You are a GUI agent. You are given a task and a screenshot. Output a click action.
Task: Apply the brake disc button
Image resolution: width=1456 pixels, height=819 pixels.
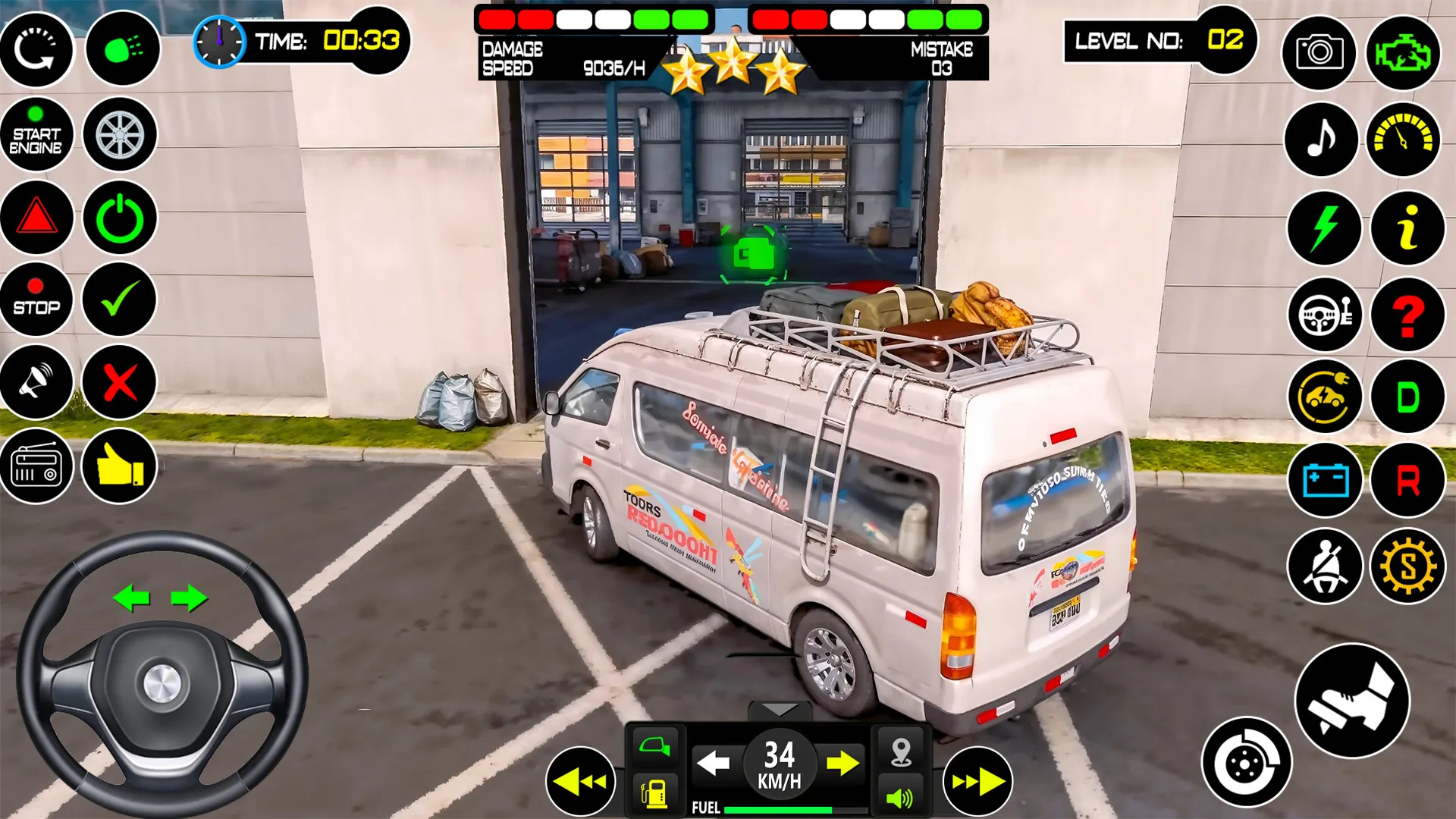pyautogui.click(x=1246, y=762)
